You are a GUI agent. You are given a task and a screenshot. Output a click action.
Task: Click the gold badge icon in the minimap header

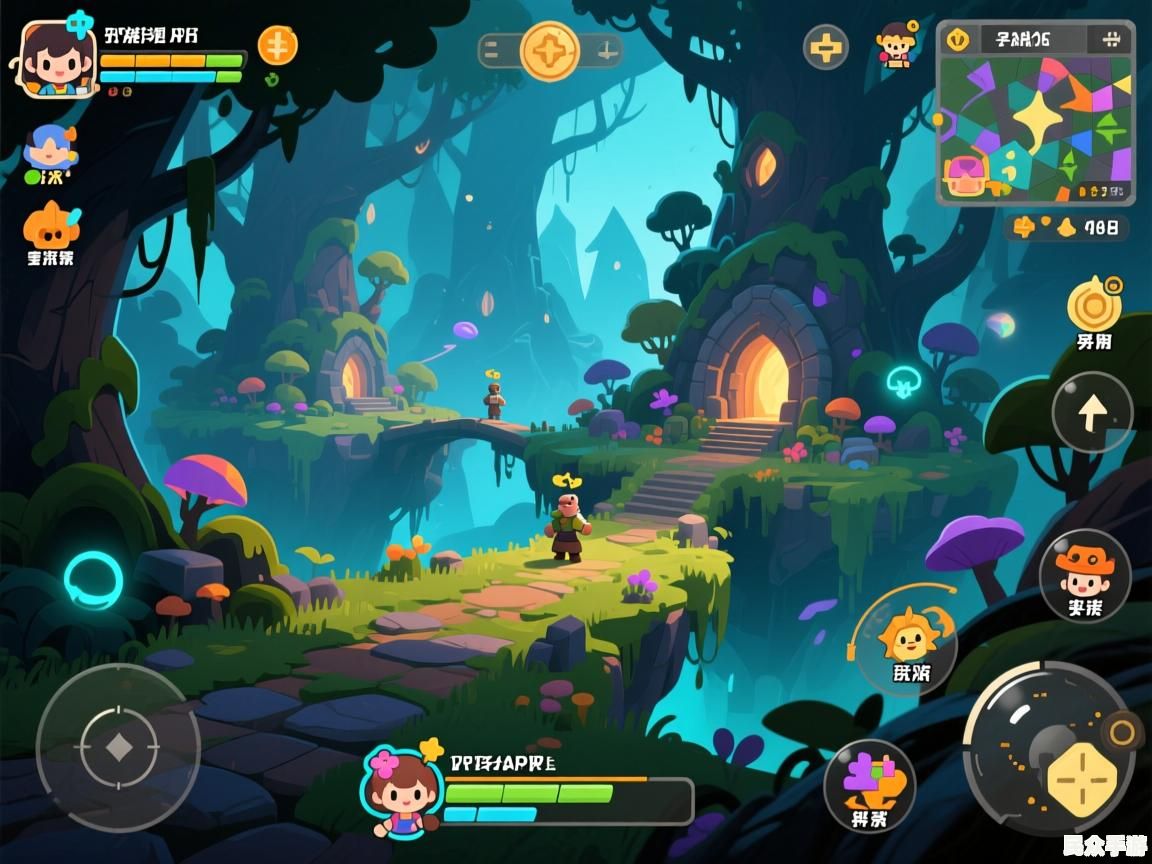click(x=958, y=40)
